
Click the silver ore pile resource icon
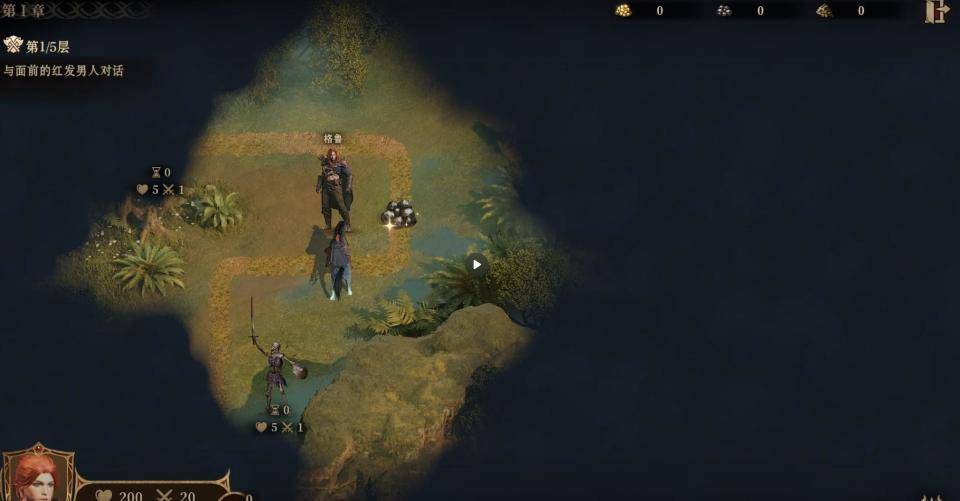[724, 11]
